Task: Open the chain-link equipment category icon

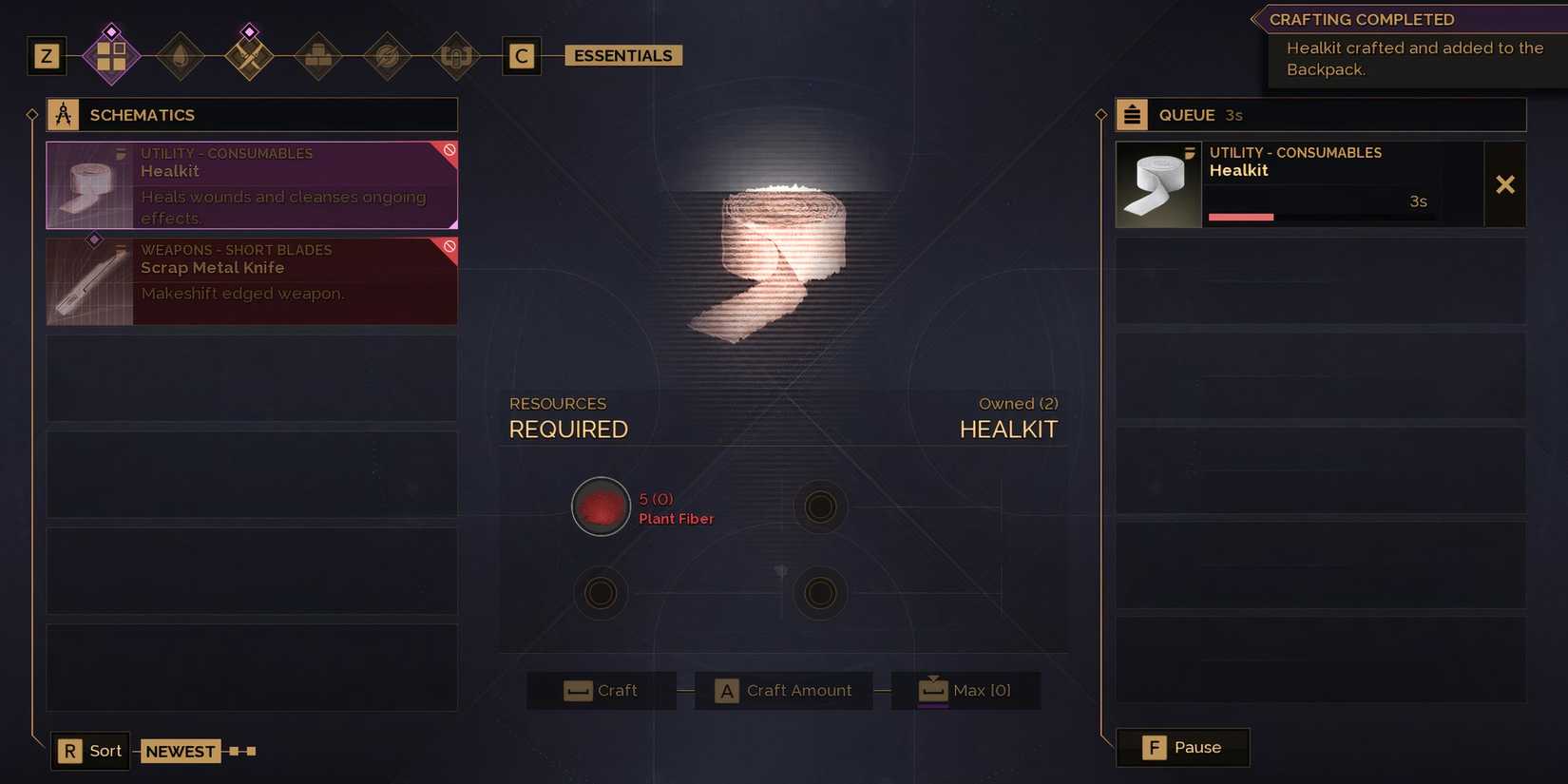Action: pyautogui.click(x=455, y=55)
